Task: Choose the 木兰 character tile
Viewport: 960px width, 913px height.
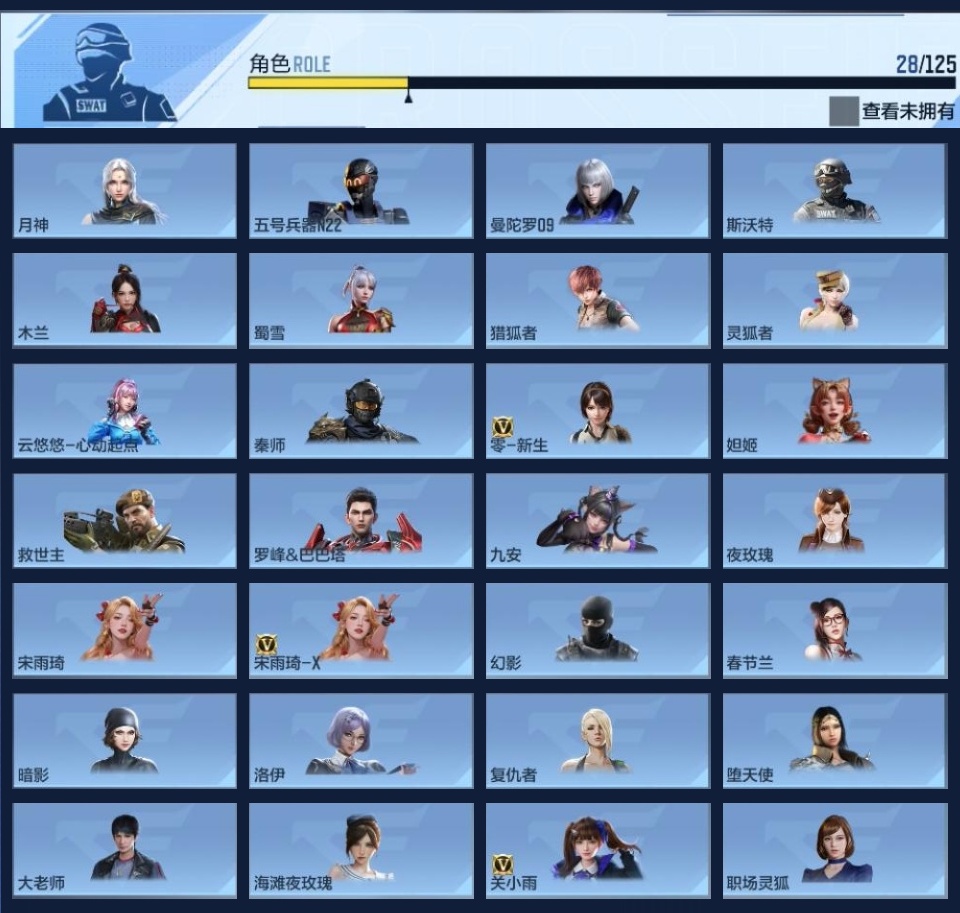Action: pyautogui.click(x=125, y=300)
